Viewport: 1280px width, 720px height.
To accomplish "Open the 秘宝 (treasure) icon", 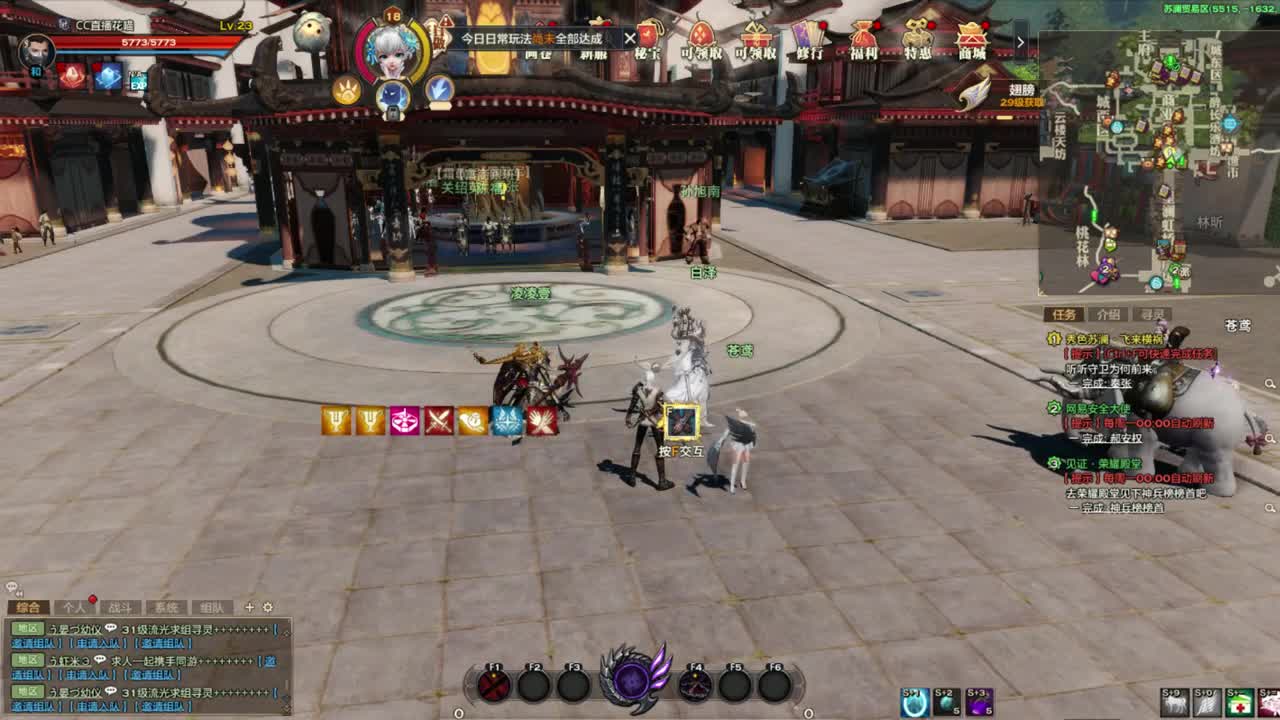I will [x=649, y=37].
